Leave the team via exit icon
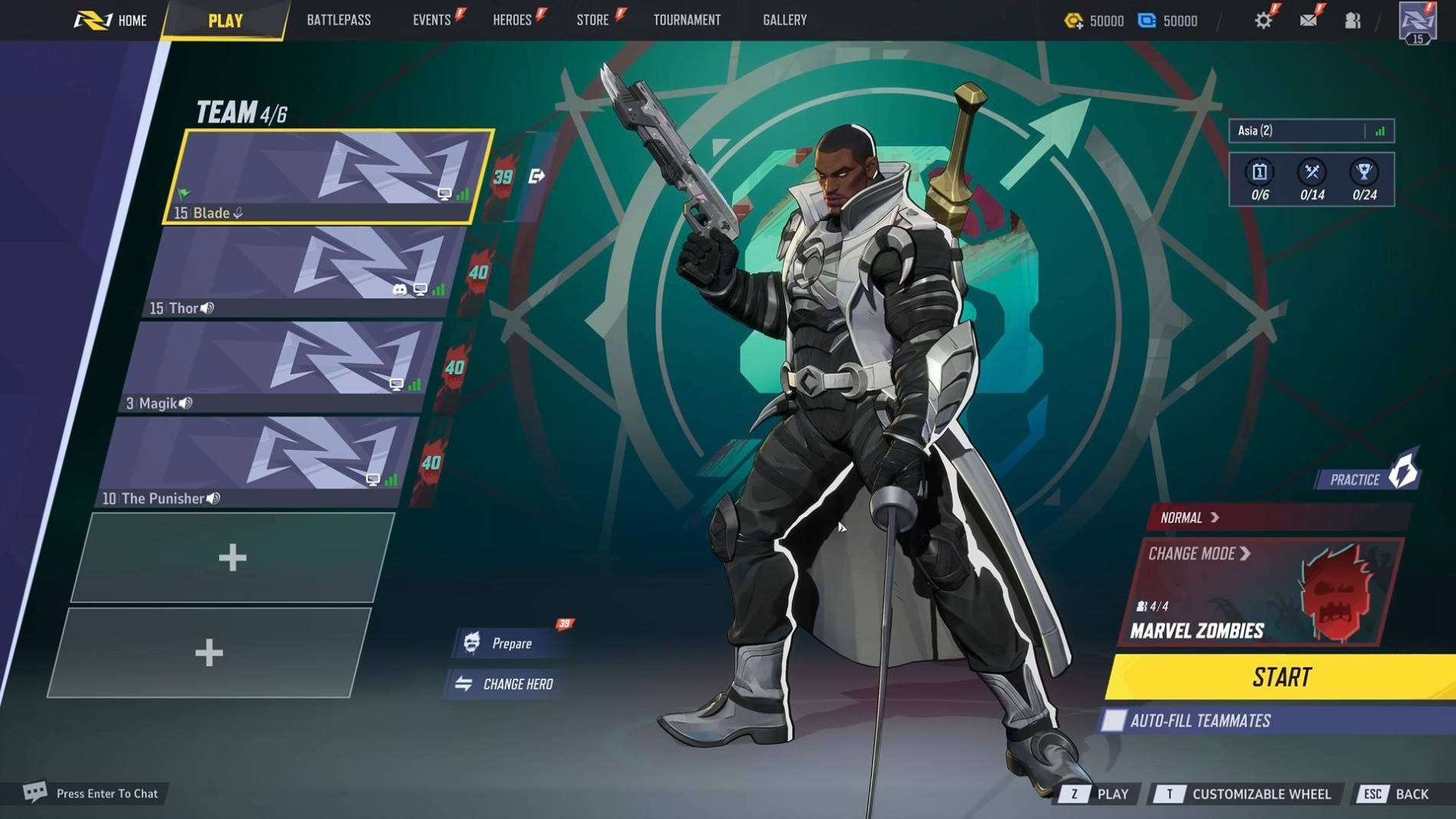 coord(536,177)
